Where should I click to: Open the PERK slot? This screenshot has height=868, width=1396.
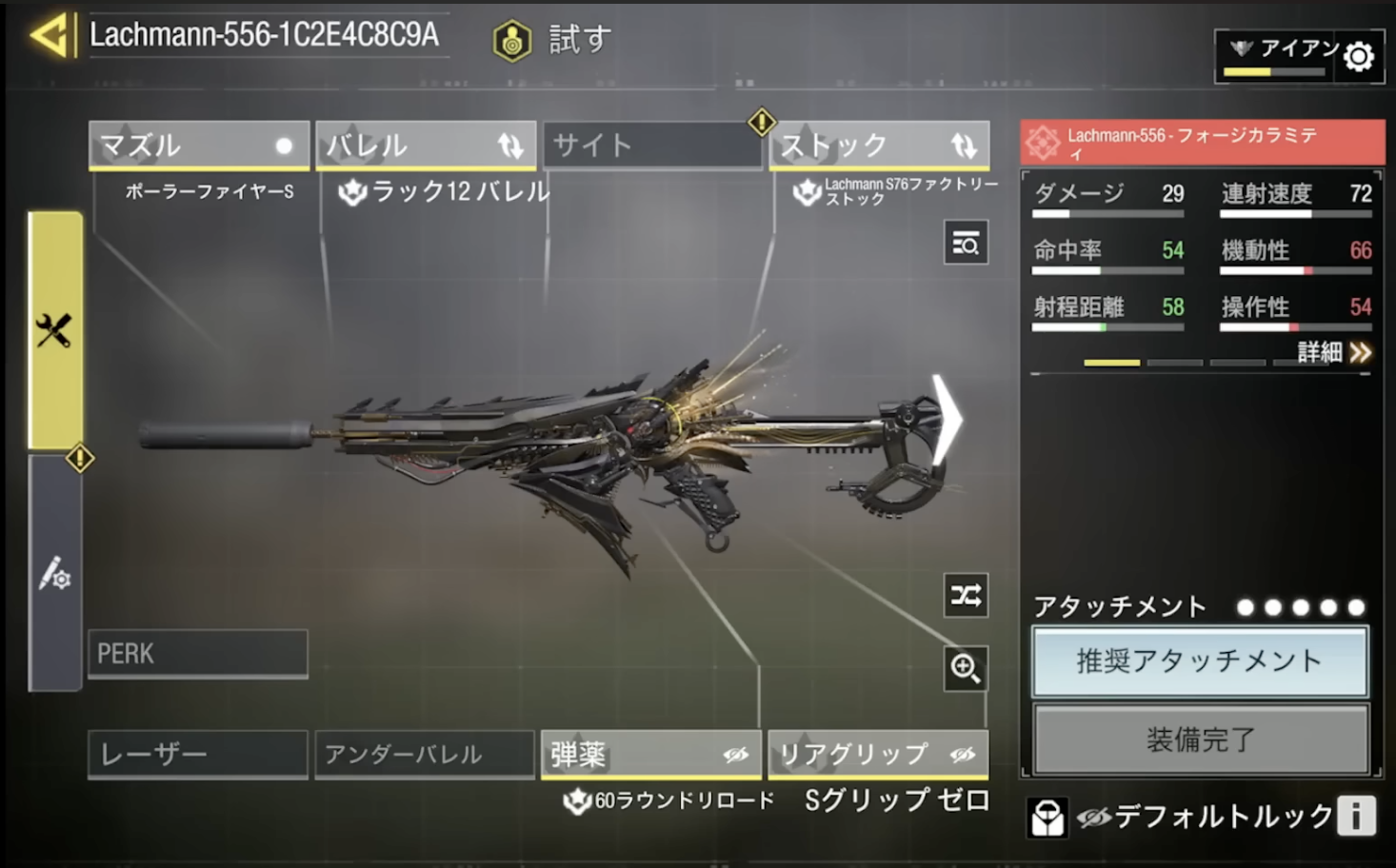[197, 654]
